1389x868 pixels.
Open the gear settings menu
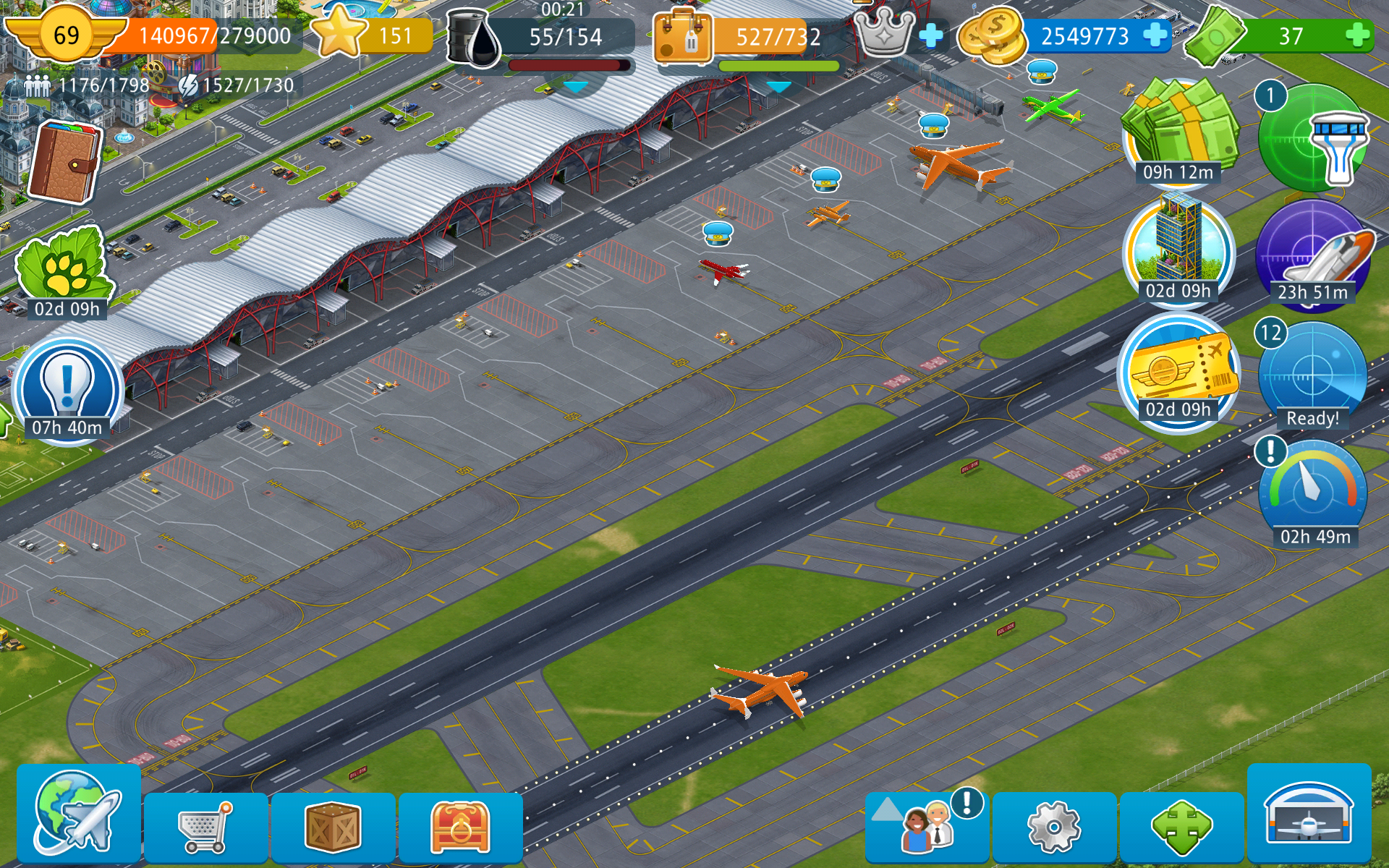[x=1055, y=827]
